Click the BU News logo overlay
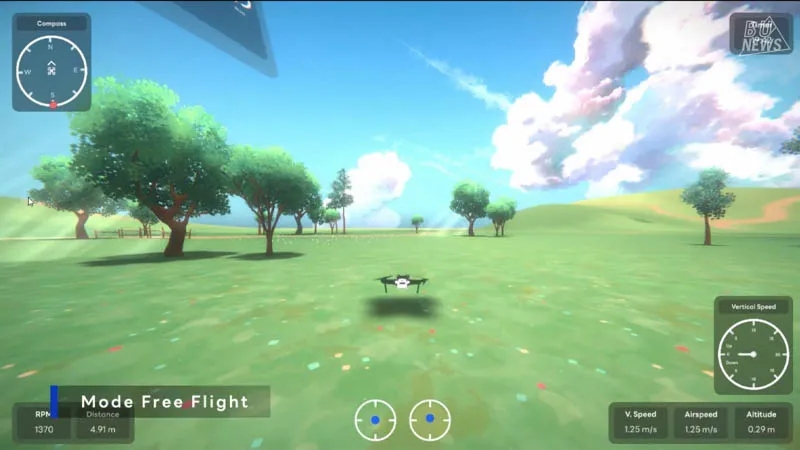 pos(761,35)
